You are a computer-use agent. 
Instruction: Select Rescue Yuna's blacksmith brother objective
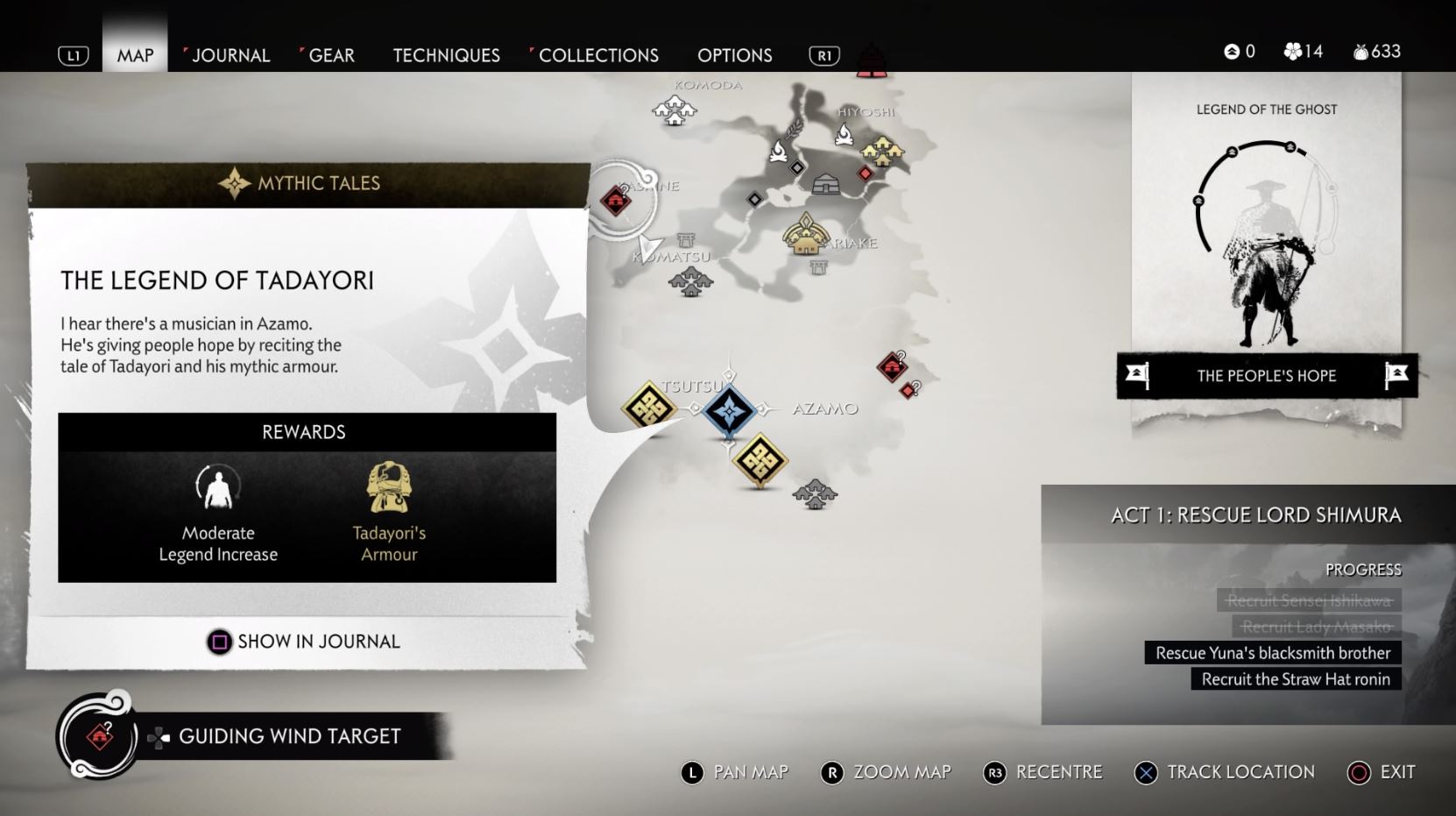coord(1272,653)
